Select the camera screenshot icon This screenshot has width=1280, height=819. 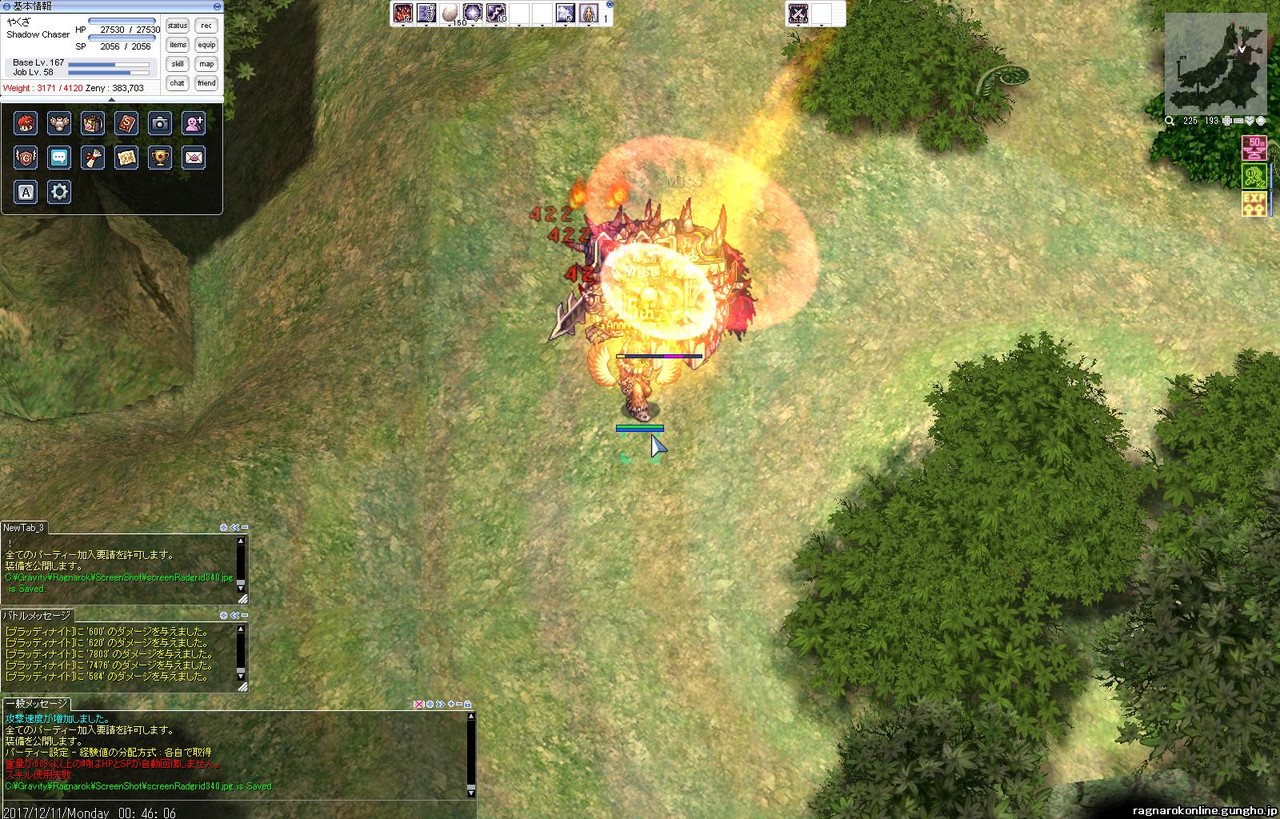tap(160, 123)
